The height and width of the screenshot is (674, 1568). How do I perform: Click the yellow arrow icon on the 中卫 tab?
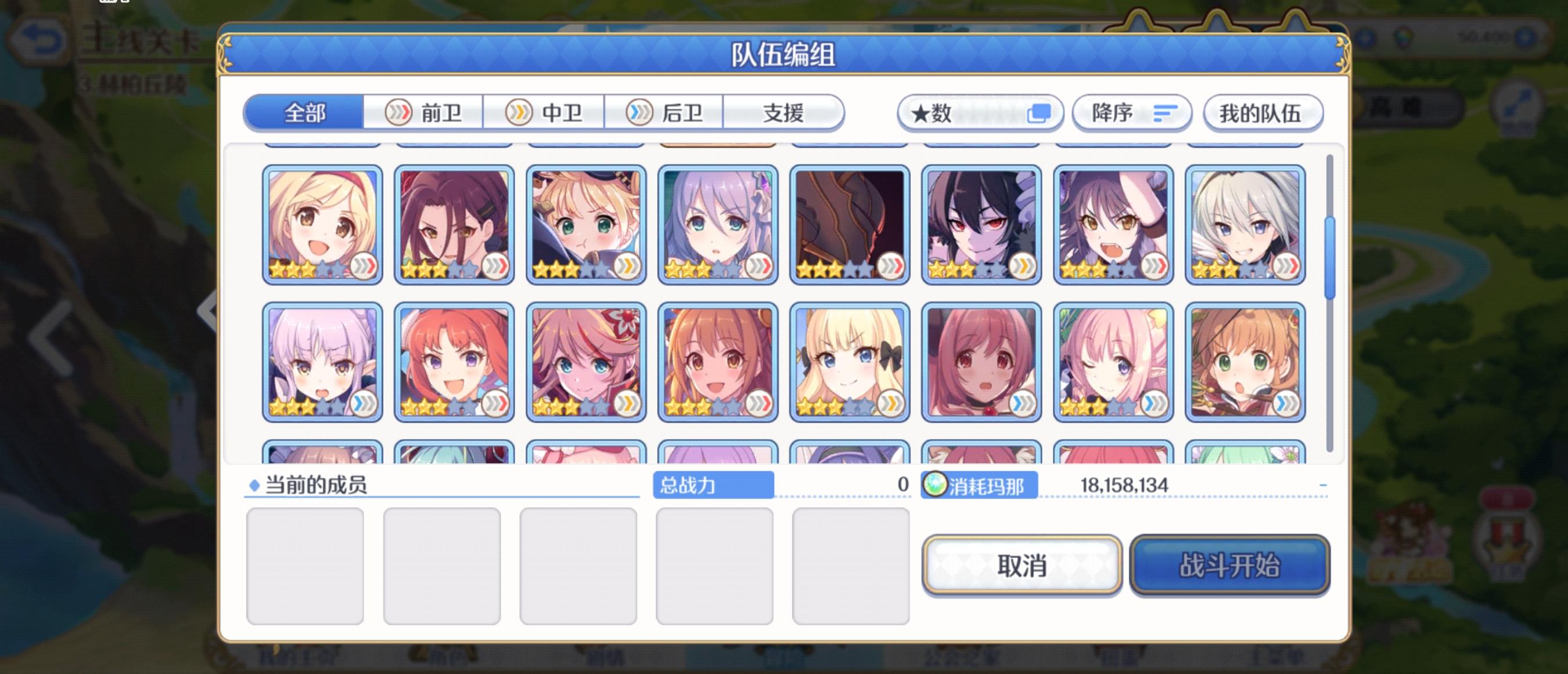tap(520, 112)
